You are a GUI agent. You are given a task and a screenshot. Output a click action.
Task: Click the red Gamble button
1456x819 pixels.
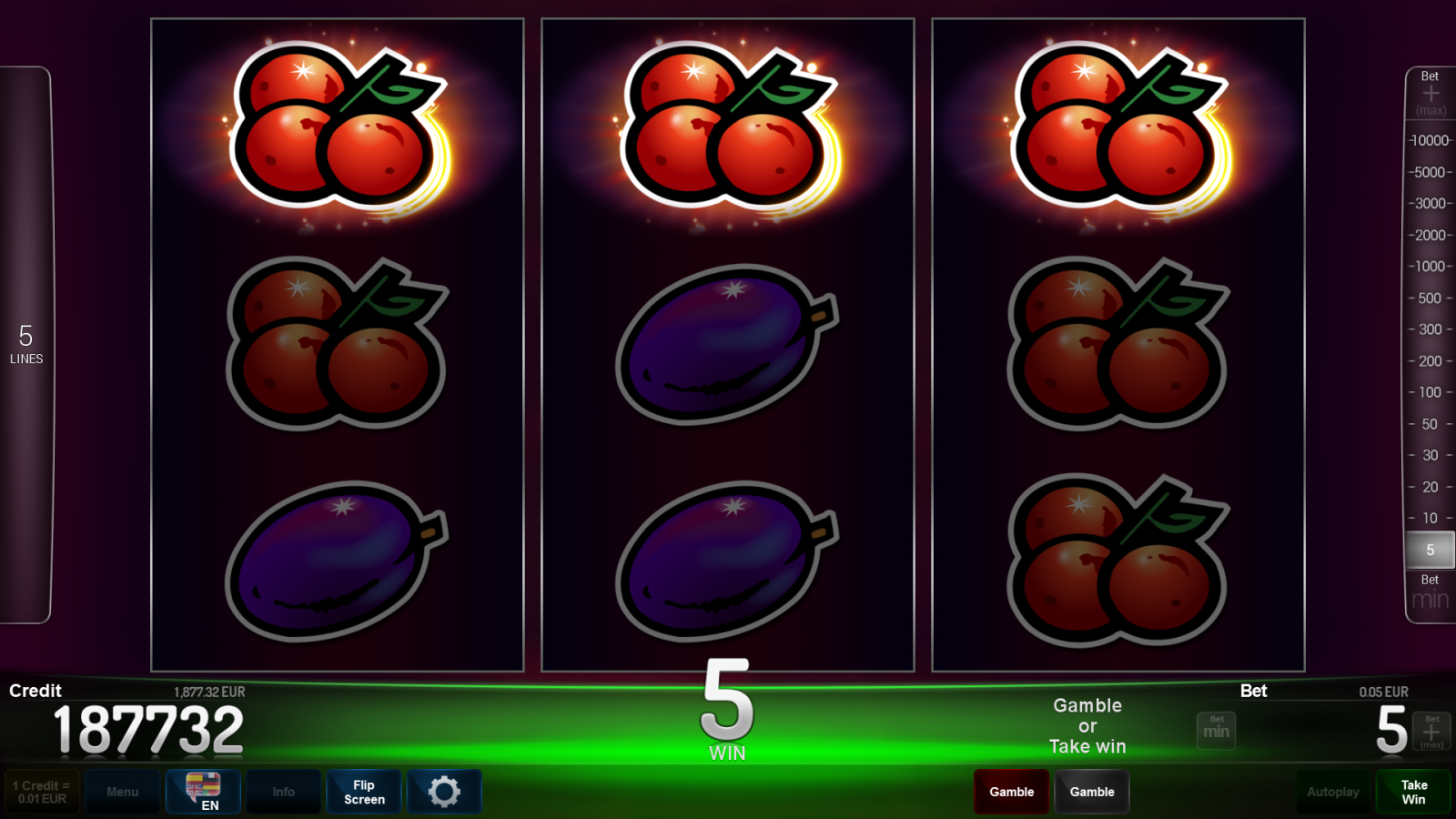click(x=1011, y=792)
